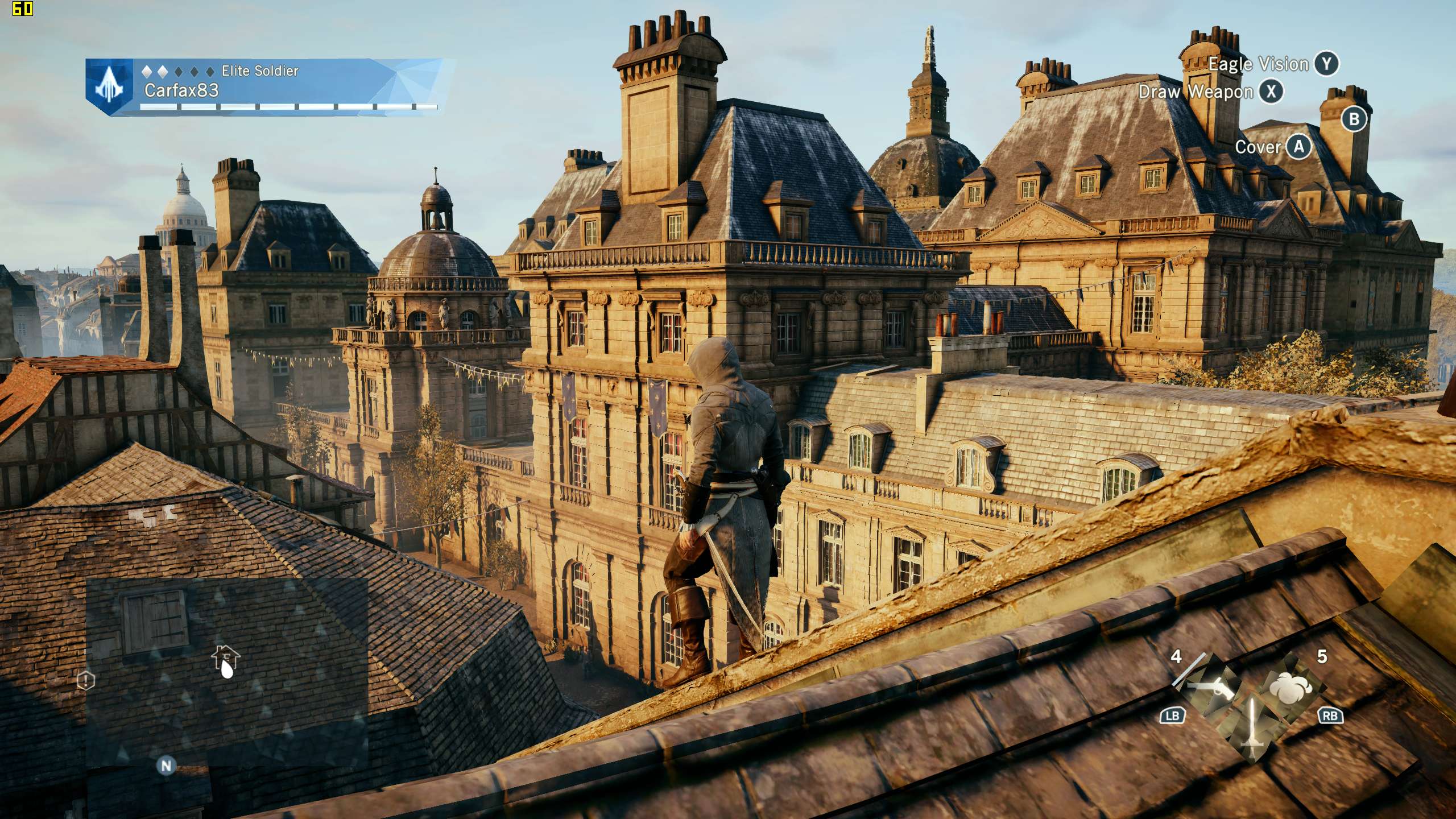Click the minimap's north compass indicator
The image size is (1456, 819).
point(166,766)
